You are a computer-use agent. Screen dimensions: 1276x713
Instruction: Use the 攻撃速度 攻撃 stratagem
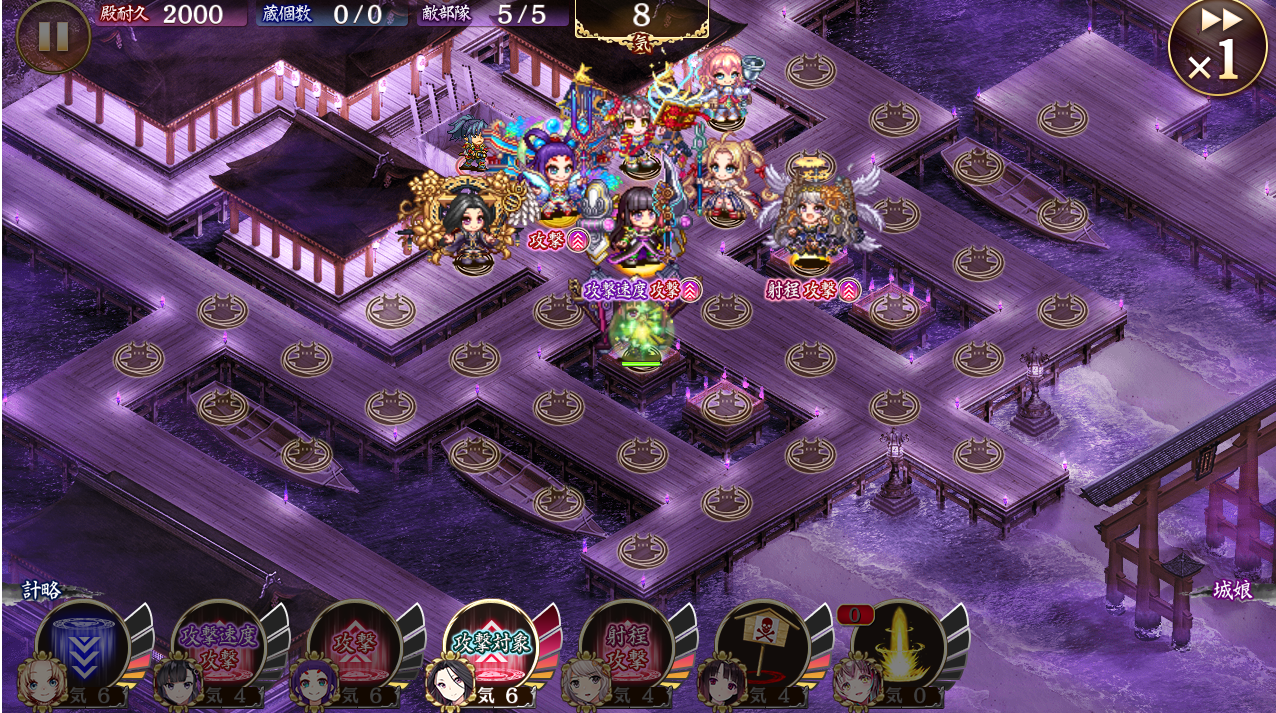tap(218, 647)
